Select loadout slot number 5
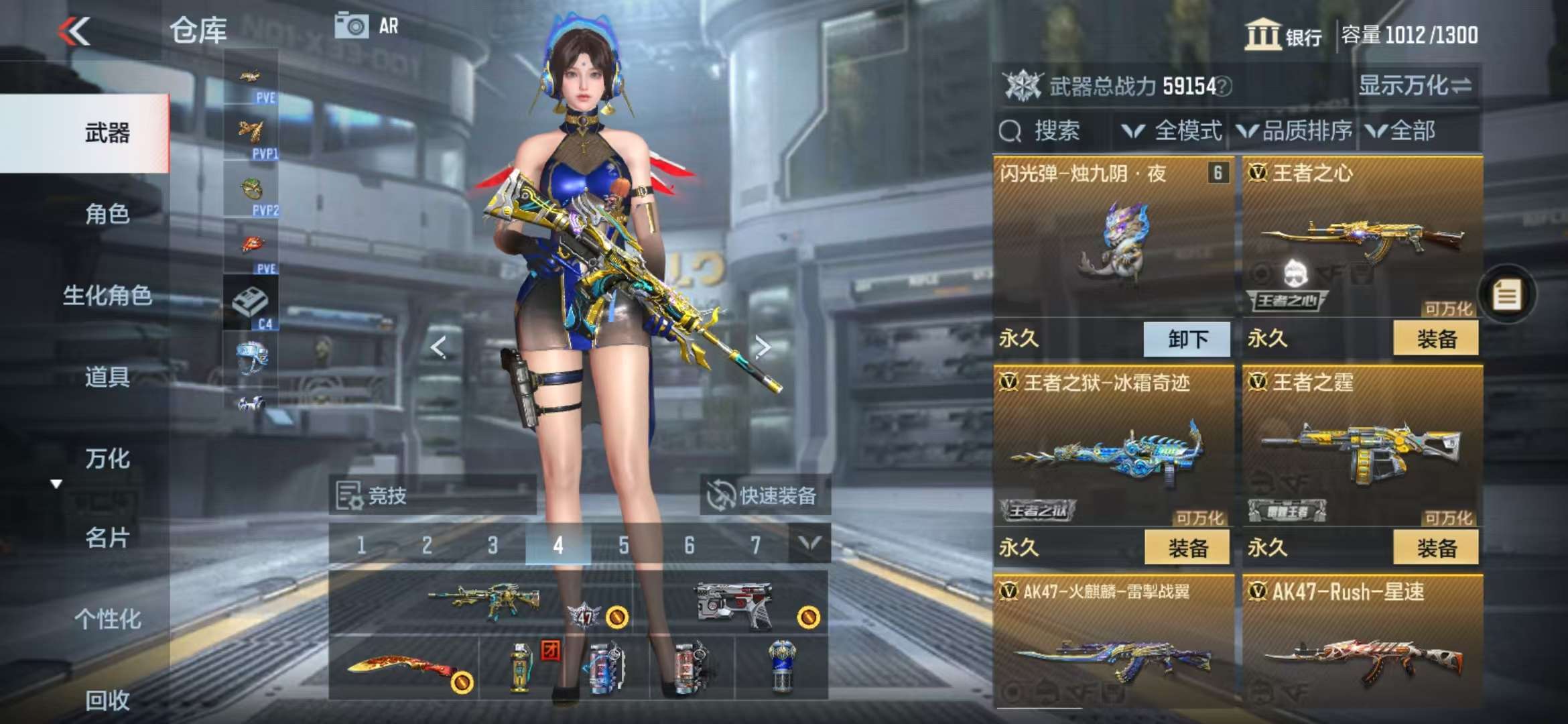 [x=624, y=546]
